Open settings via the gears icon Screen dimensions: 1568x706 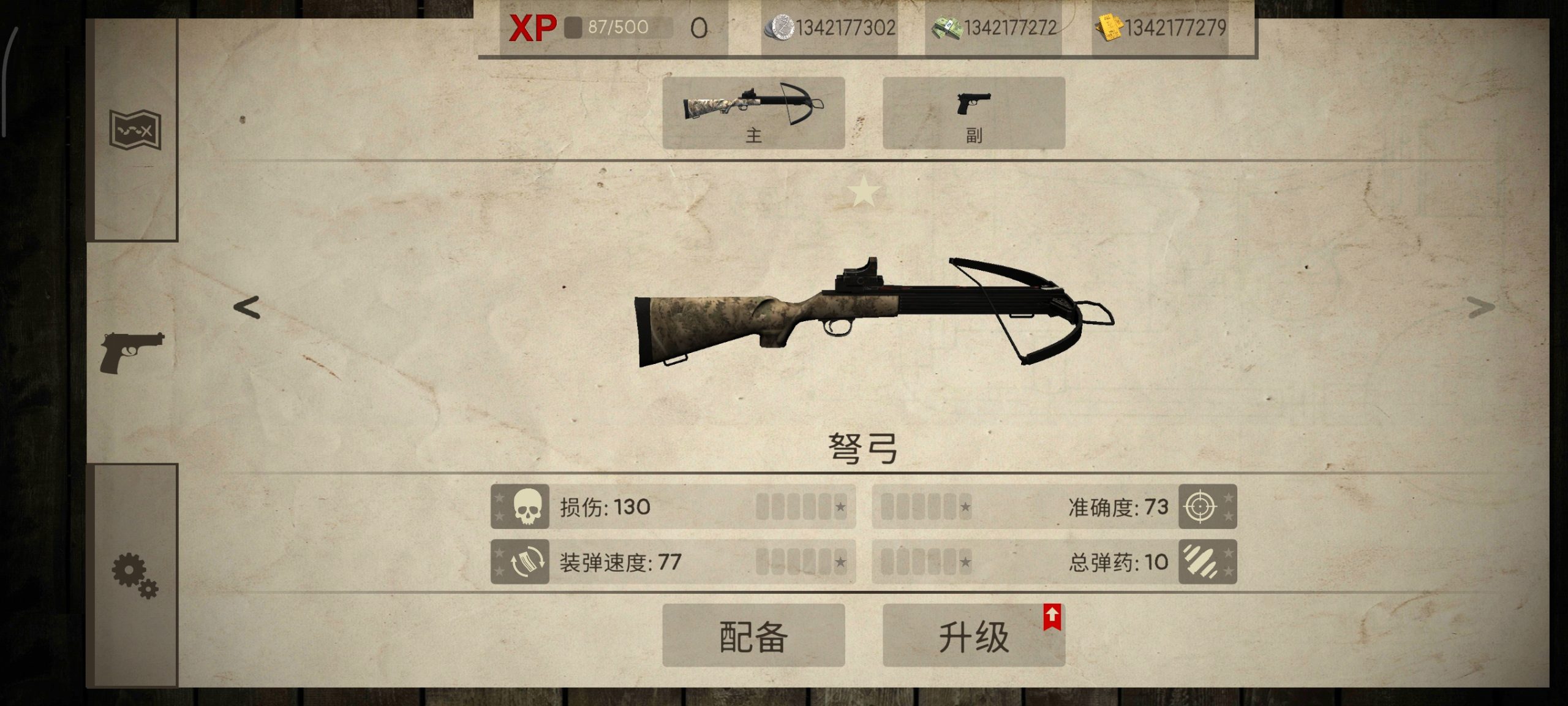[134, 576]
